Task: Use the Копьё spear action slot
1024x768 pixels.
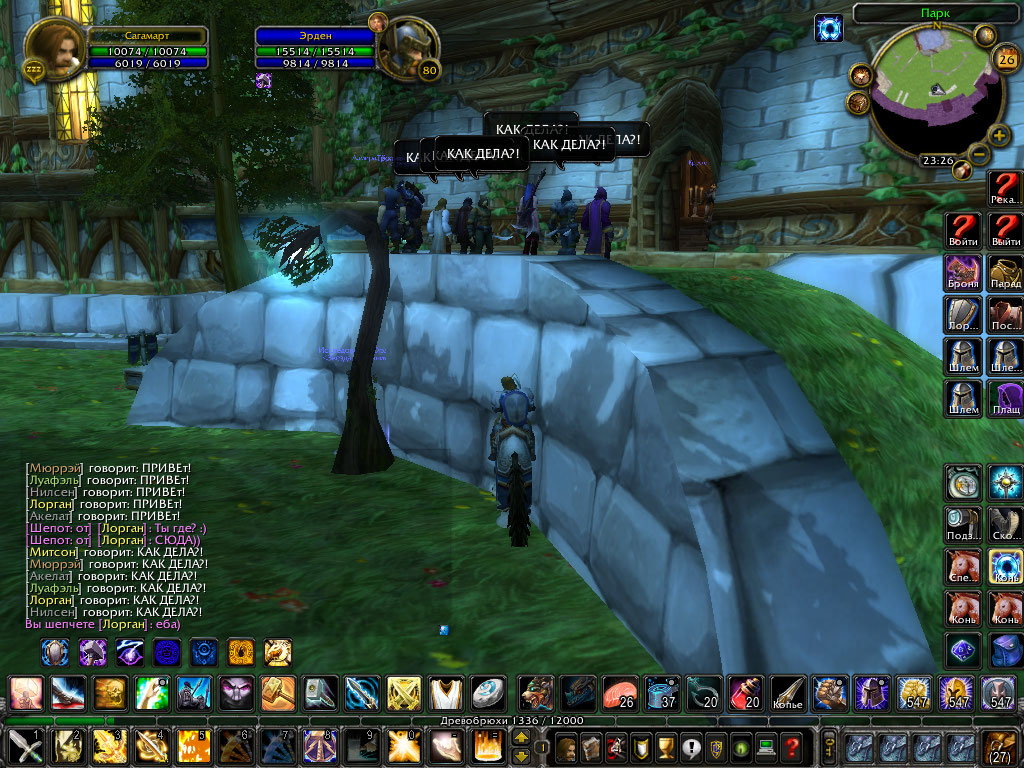Action: click(786, 692)
